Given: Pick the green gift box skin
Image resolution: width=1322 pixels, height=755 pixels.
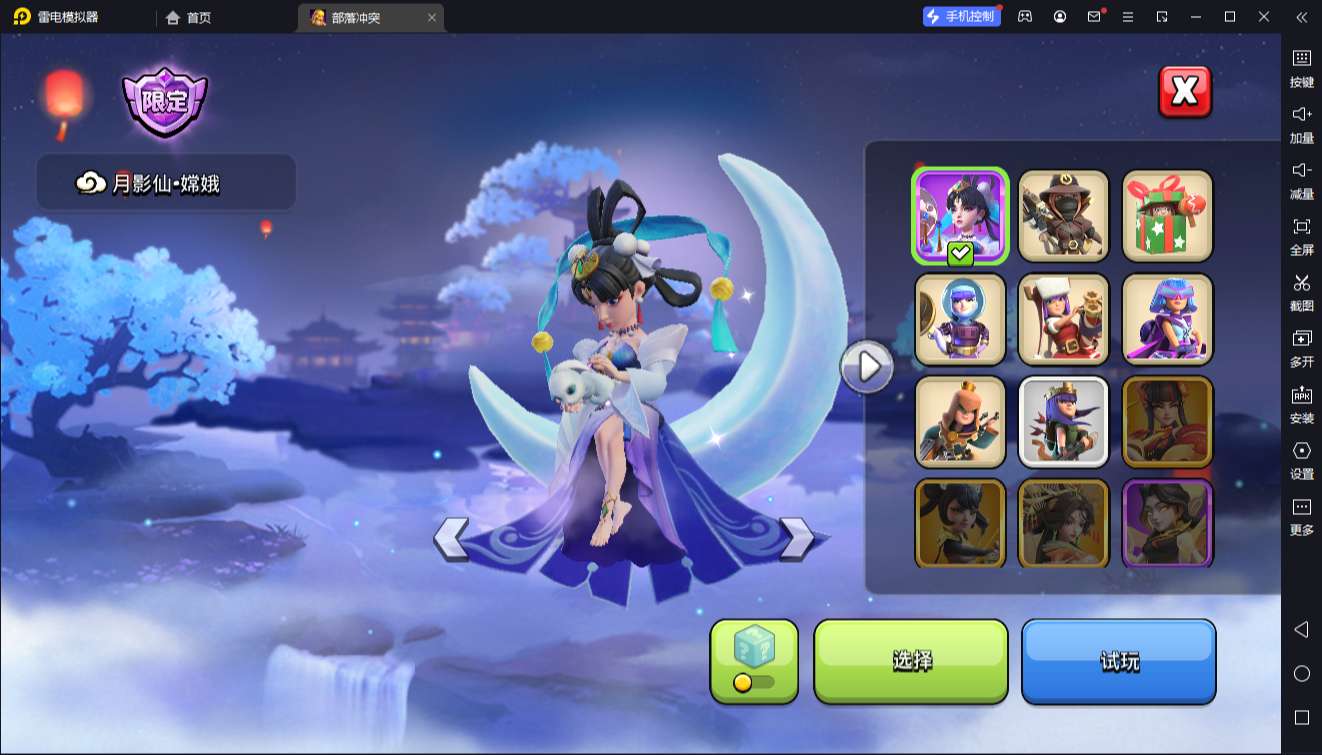Looking at the screenshot, I should (1167, 215).
